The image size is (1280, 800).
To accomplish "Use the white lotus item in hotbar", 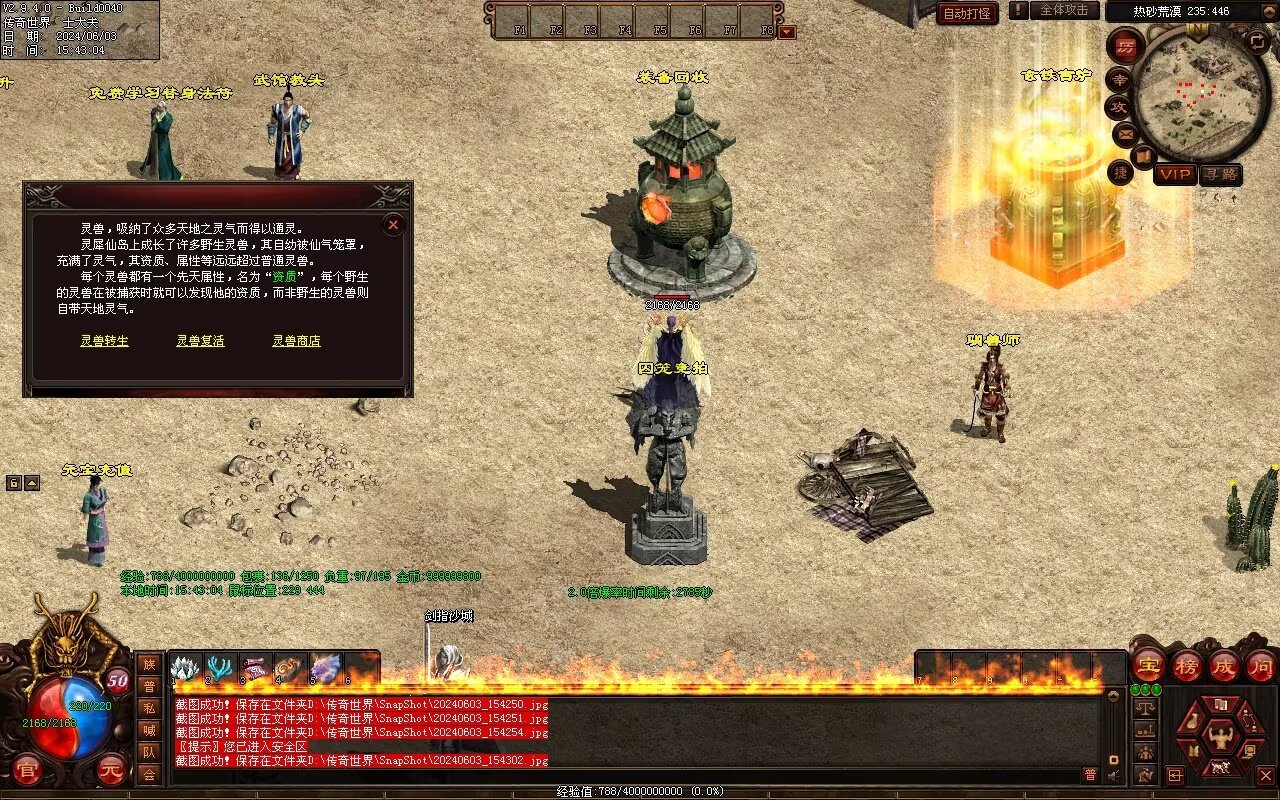I will [x=187, y=669].
